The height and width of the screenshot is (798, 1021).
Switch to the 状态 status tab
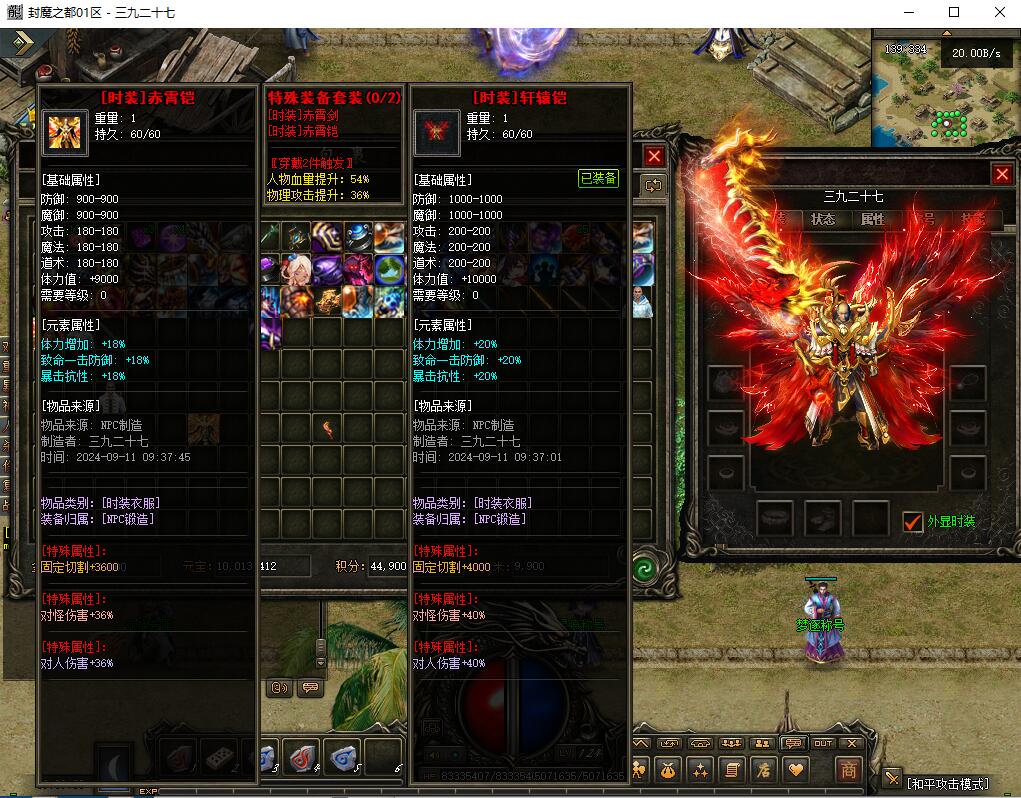tap(823, 219)
